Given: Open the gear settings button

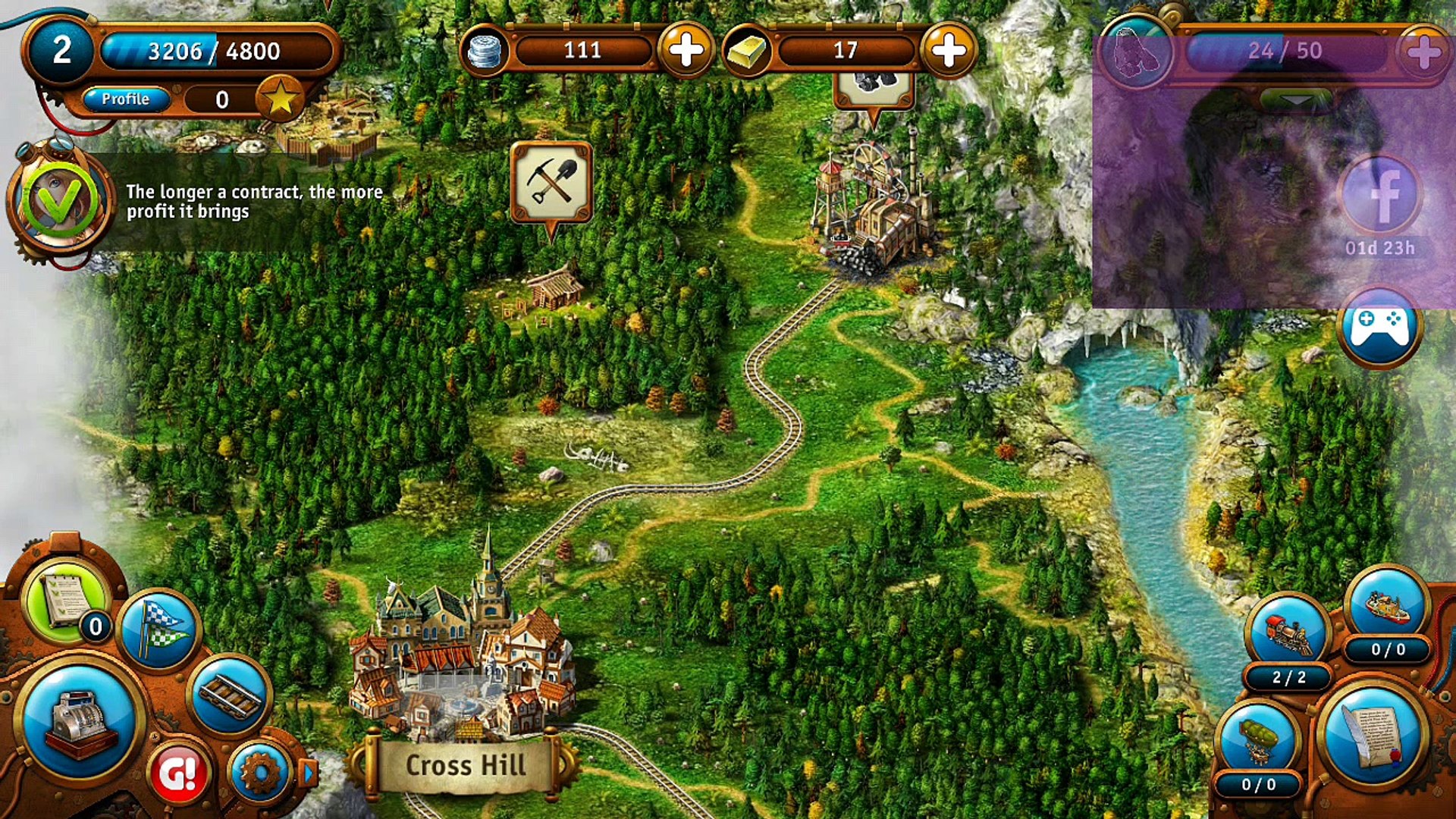Looking at the screenshot, I should (x=259, y=773).
